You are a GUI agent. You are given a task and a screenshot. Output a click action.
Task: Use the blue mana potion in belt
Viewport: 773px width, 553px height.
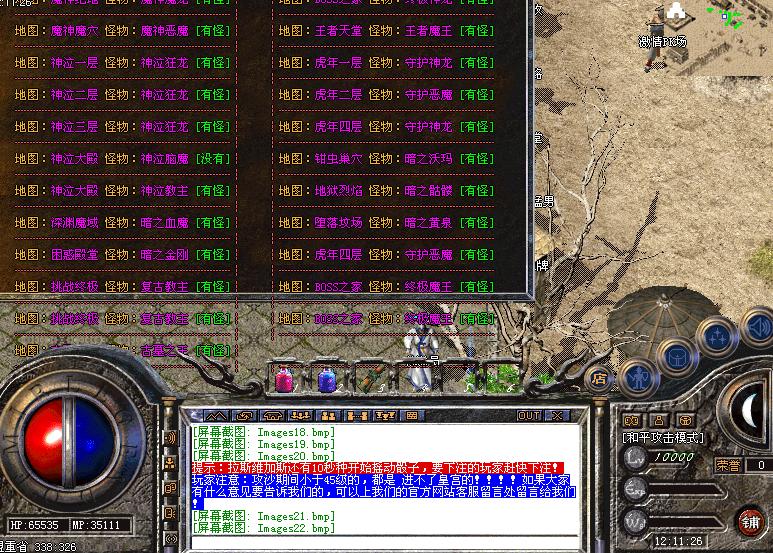(x=326, y=379)
